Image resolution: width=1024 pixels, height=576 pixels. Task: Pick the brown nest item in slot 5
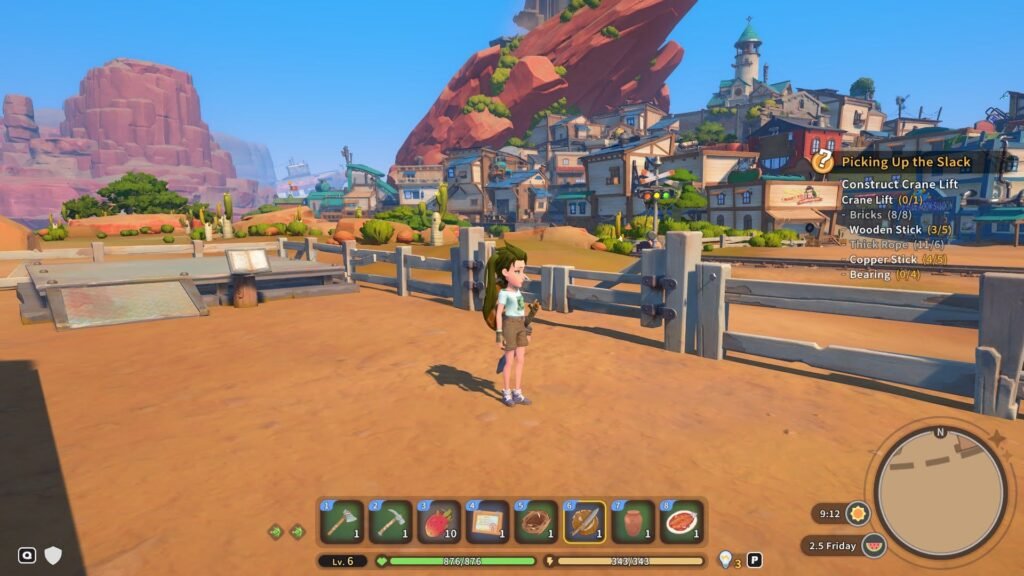click(x=536, y=522)
